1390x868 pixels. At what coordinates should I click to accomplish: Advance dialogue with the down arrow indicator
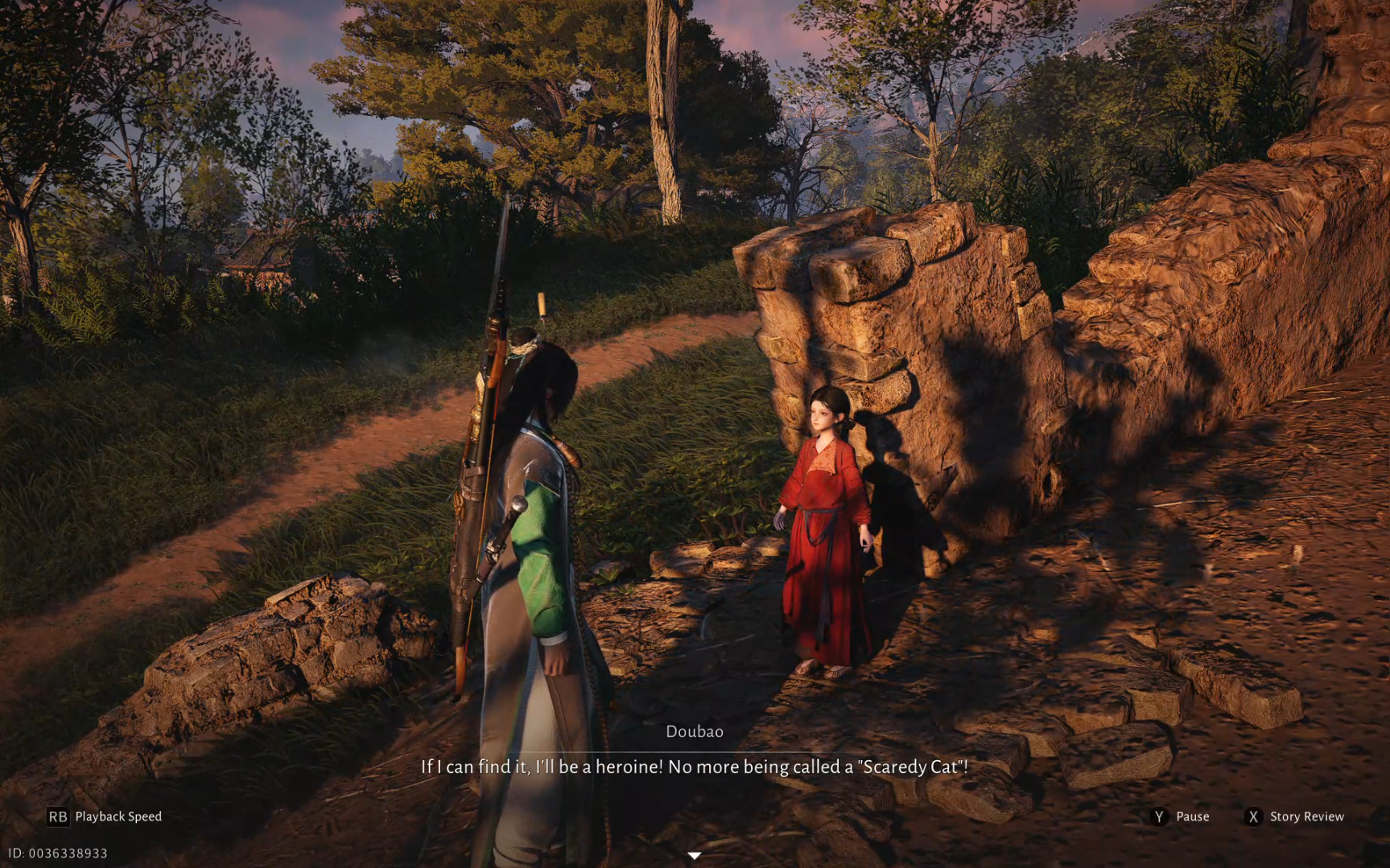point(694,855)
